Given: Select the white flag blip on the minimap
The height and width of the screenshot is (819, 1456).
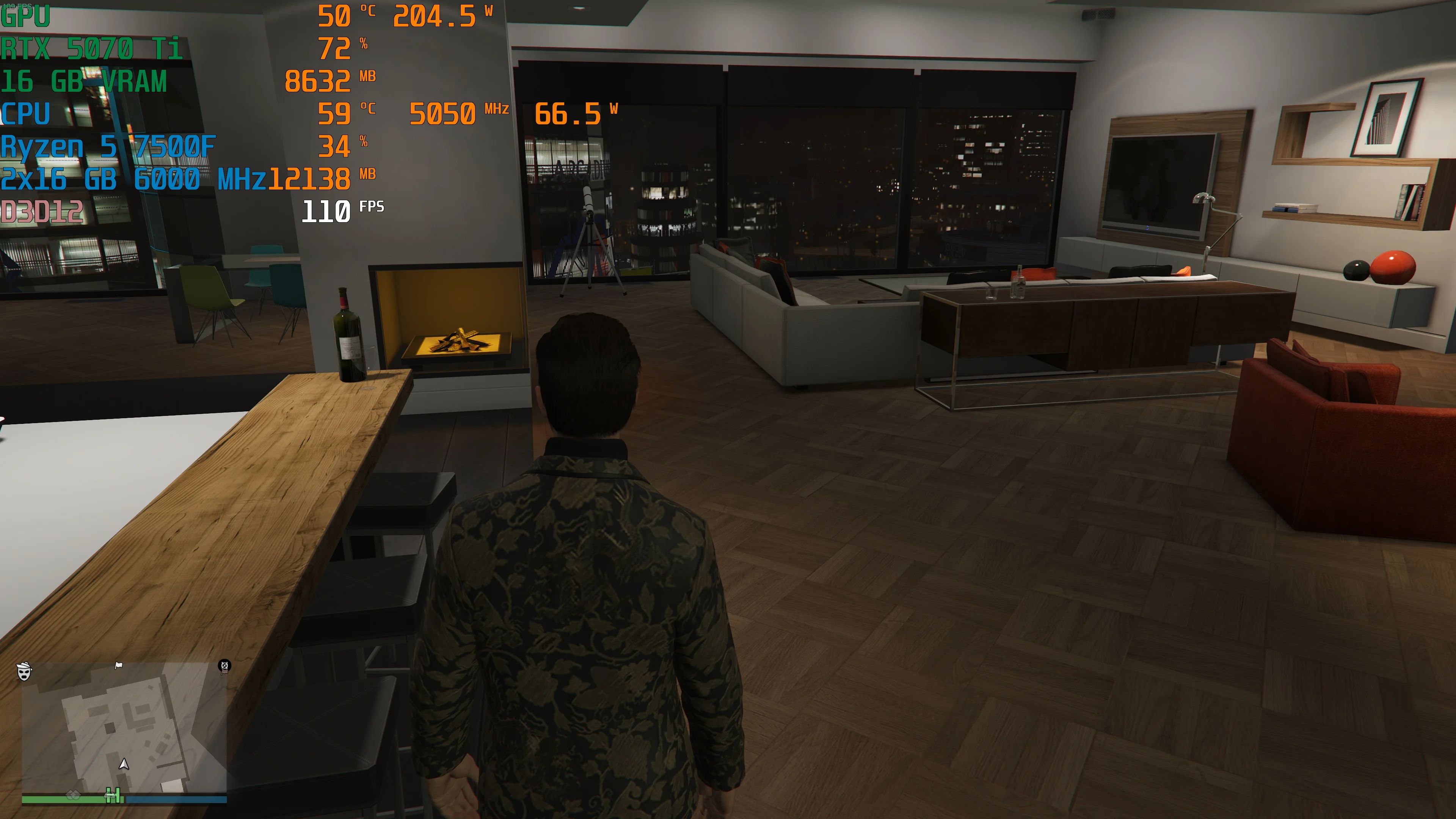Looking at the screenshot, I should [x=119, y=665].
